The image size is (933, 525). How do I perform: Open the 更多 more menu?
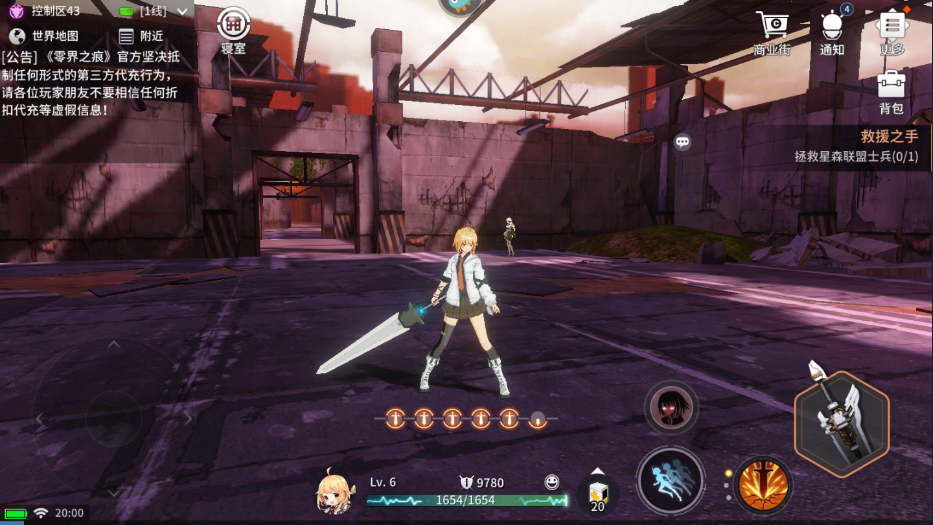click(892, 33)
